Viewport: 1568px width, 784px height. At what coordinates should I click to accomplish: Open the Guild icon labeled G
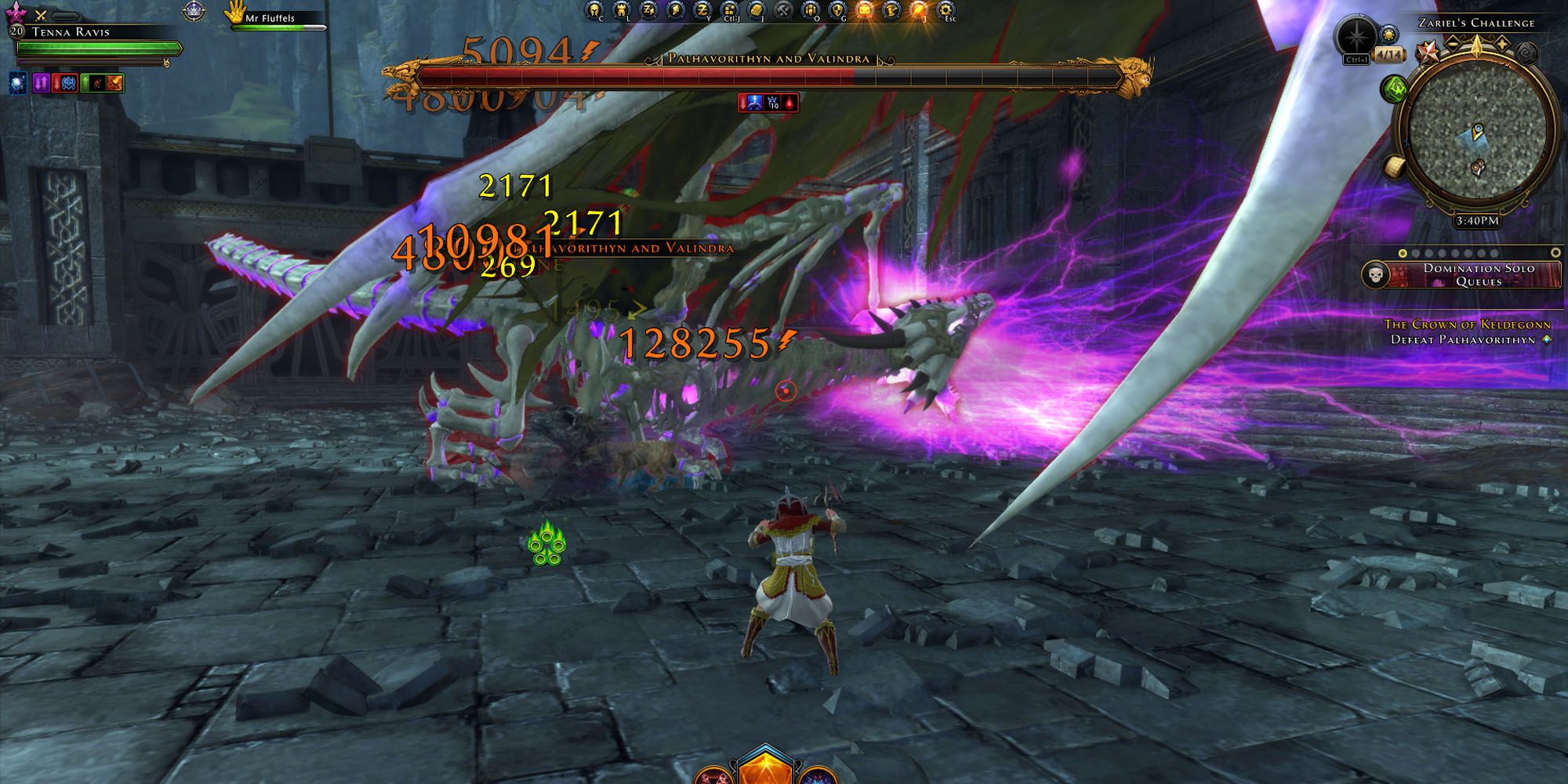coord(837,10)
